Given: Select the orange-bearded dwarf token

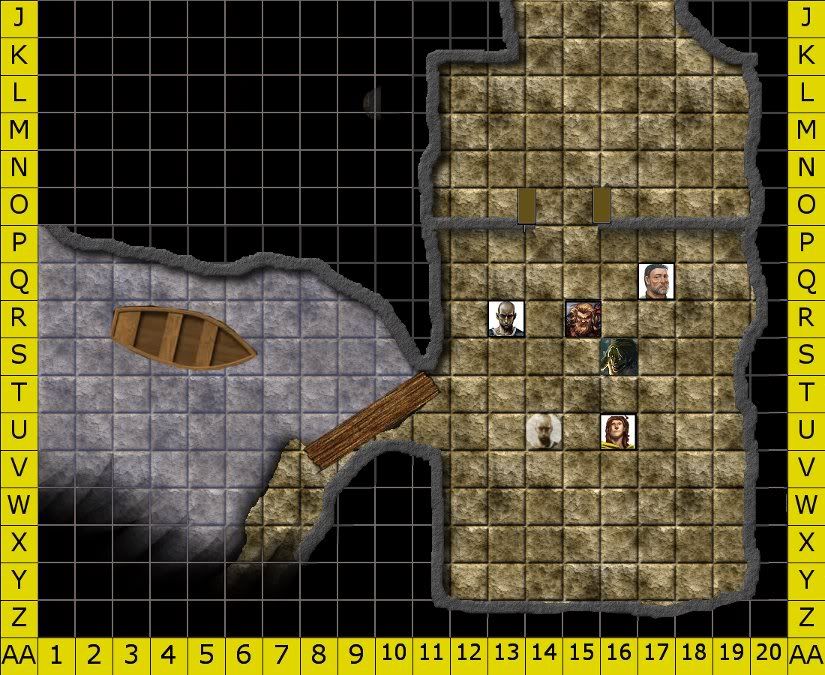Looking at the screenshot, I should (x=582, y=318).
